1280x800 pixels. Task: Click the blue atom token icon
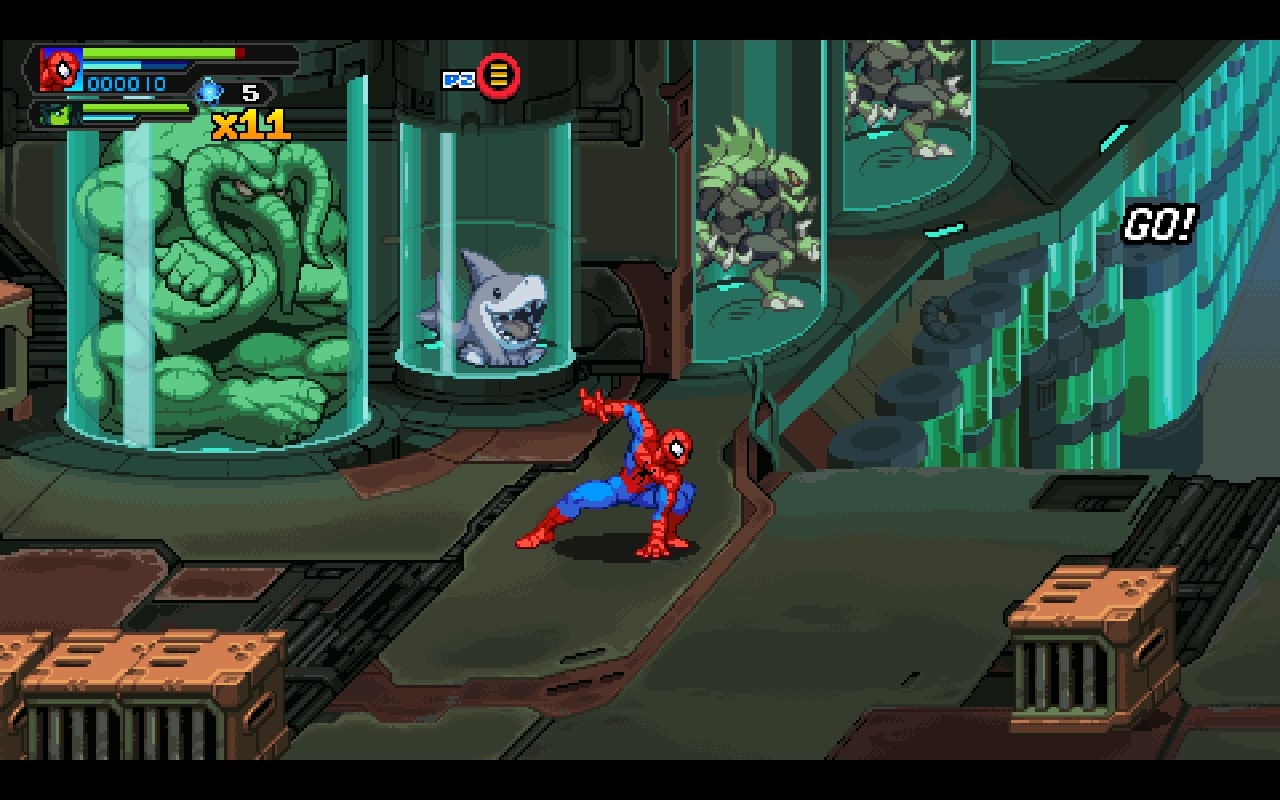point(209,92)
